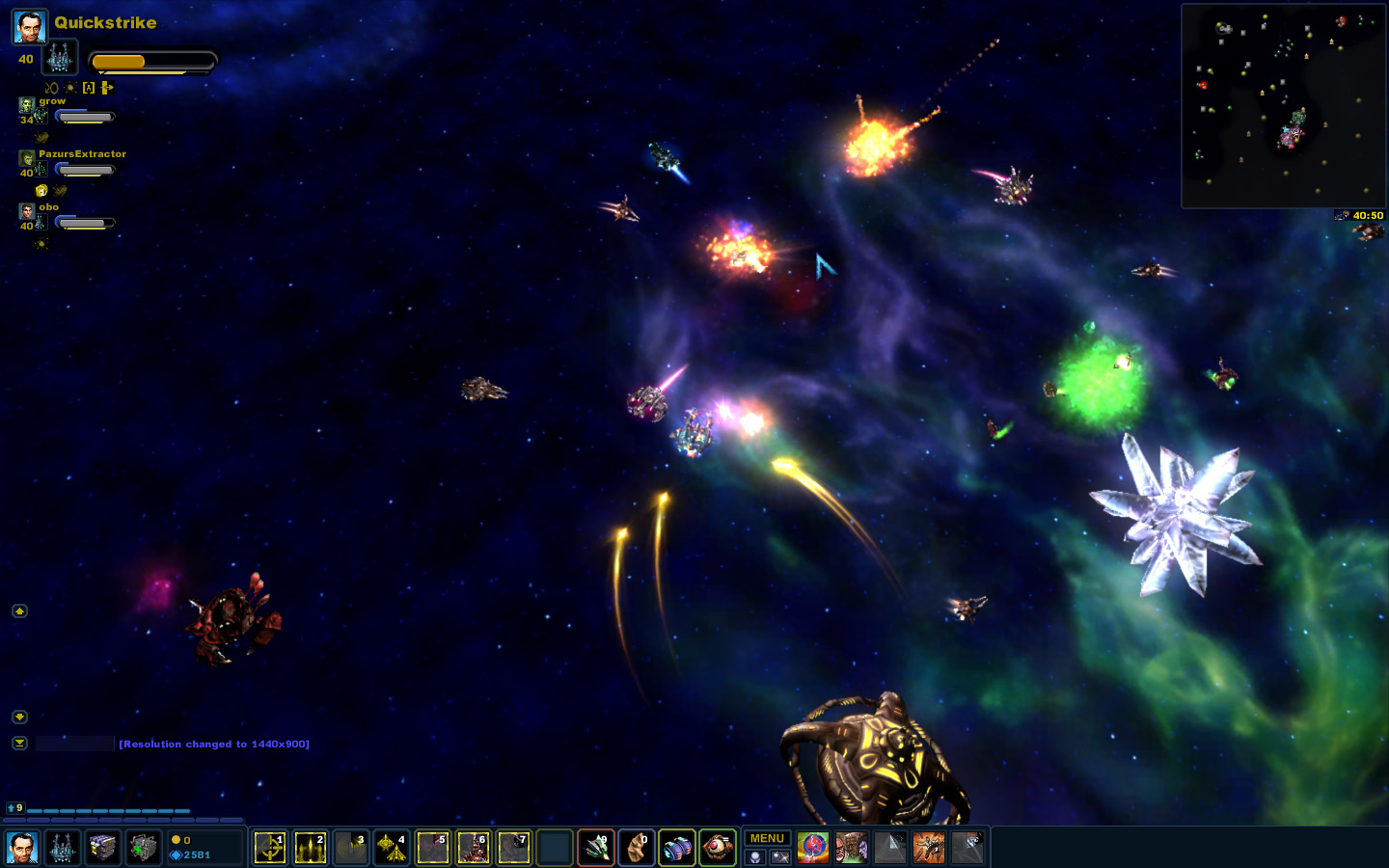
Task: Click the swirling portal card right of MENU
Action: click(812, 848)
